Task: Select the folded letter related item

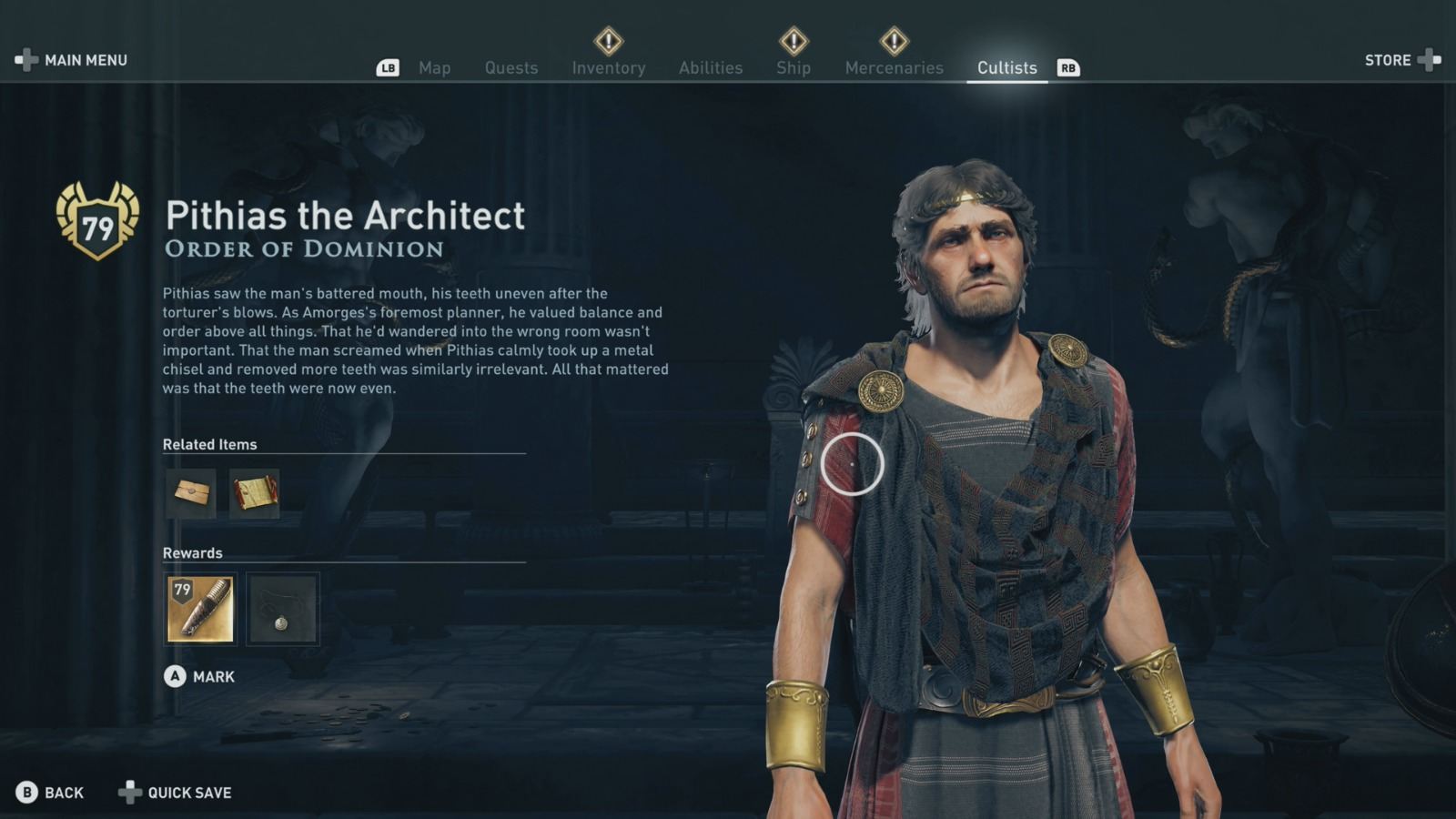Action: pyautogui.click(x=191, y=493)
